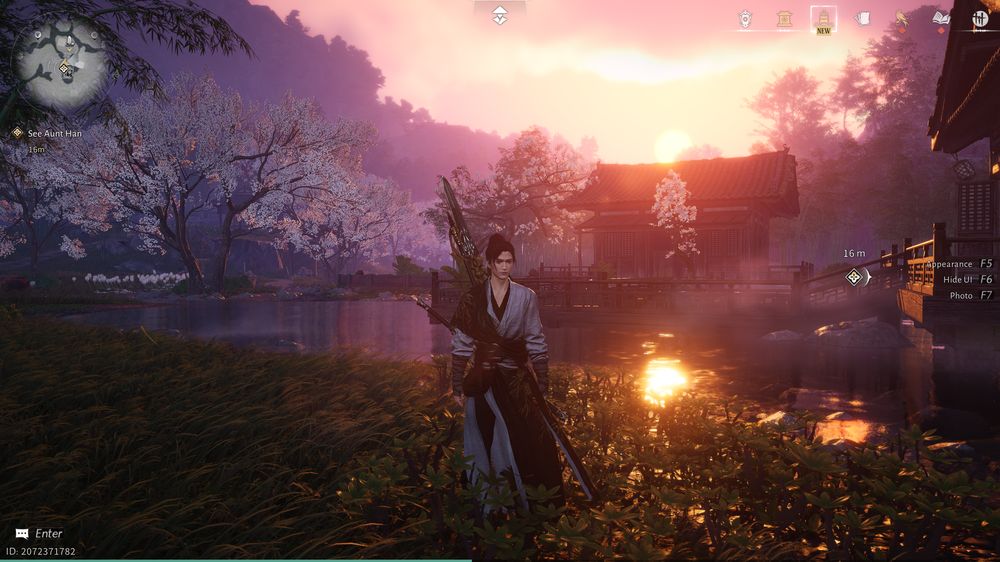The width and height of the screenshot is (1000, 562).
Task: Select the 16 m quest waypoint marker
Action: point(854,277)
